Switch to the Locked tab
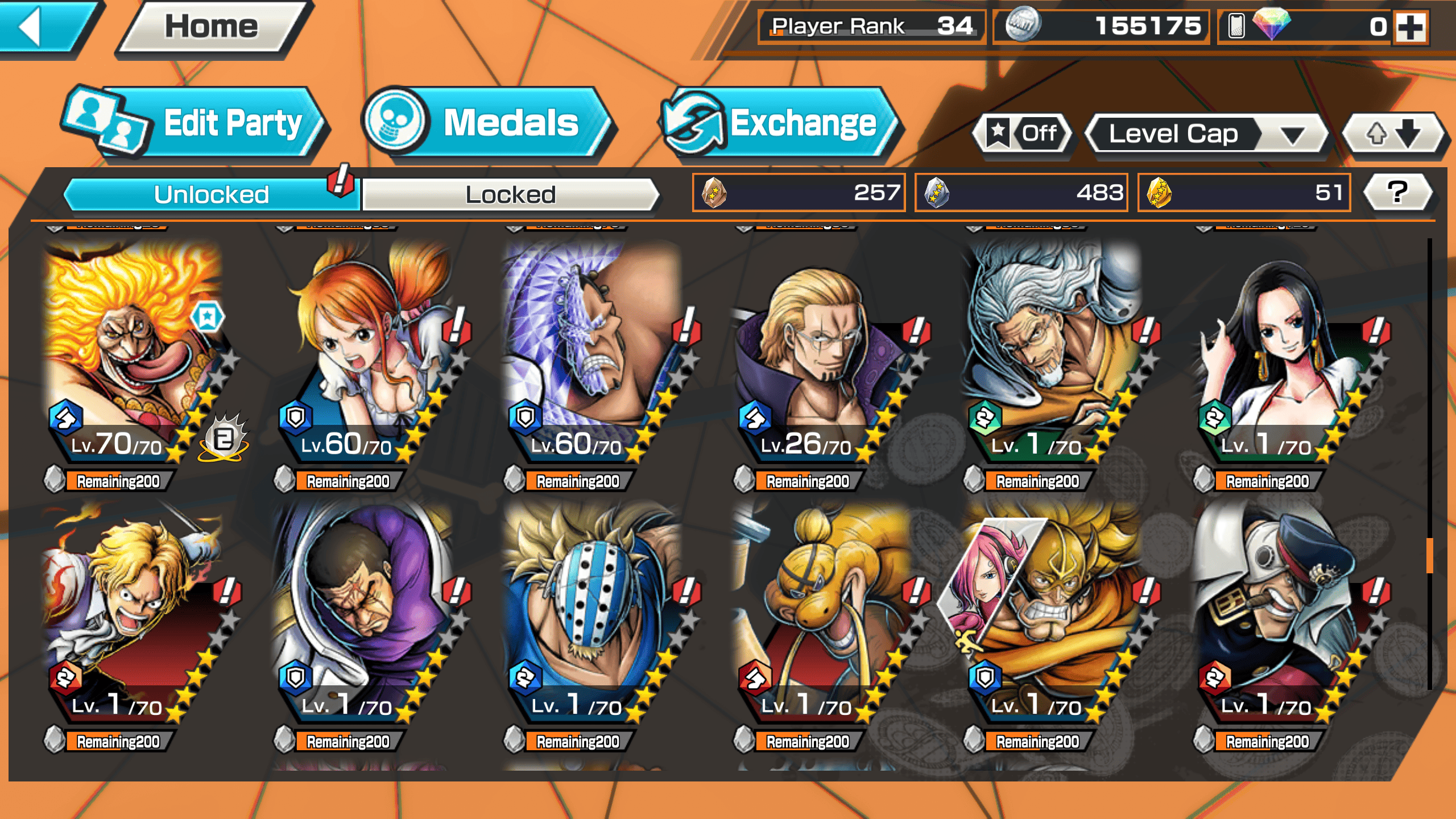The image size is (1456, 819). pos(510,195)
